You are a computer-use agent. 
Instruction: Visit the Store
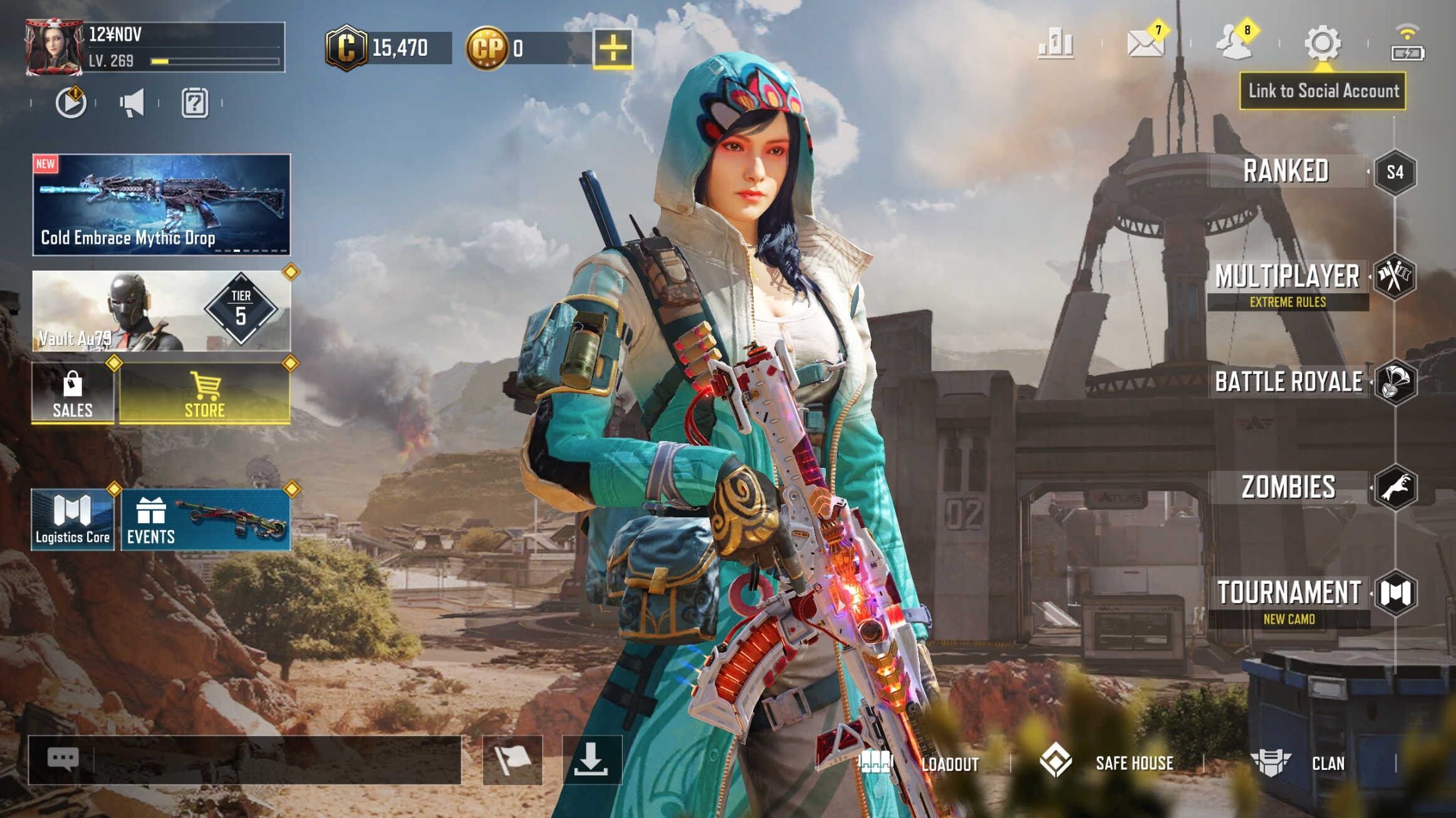tap(205, 394)
